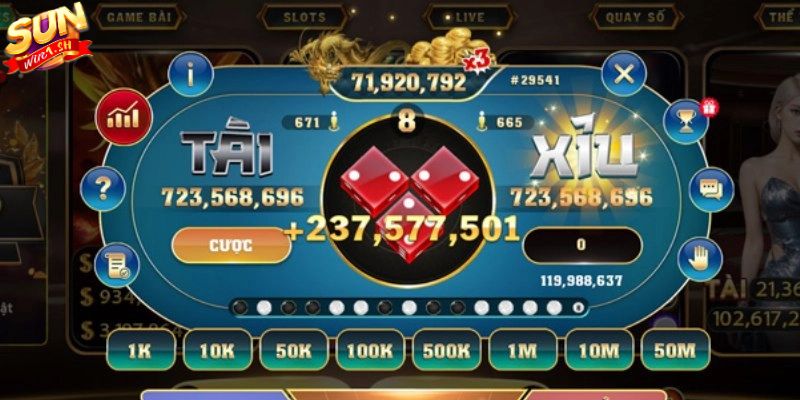Open the info button
800x400 pixels.
[191, 73]
